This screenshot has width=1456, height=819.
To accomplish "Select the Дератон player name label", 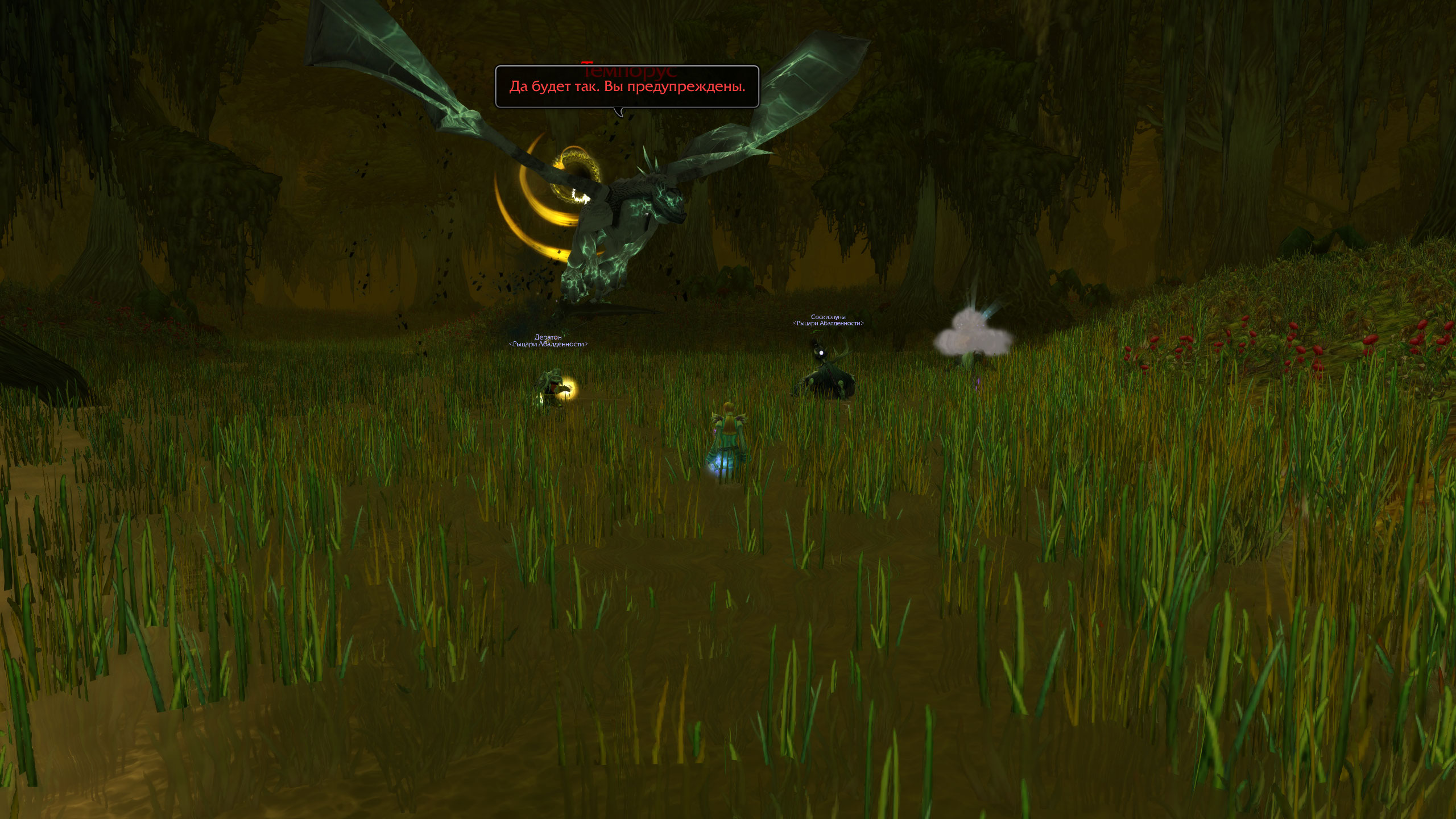I will point(548,337).
